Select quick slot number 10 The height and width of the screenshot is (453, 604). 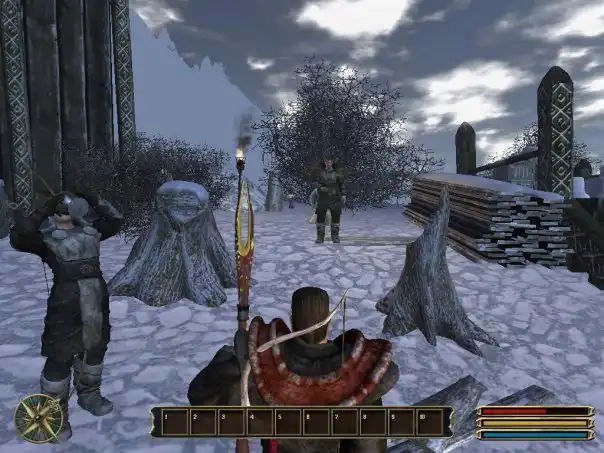[x=430, y=422]
